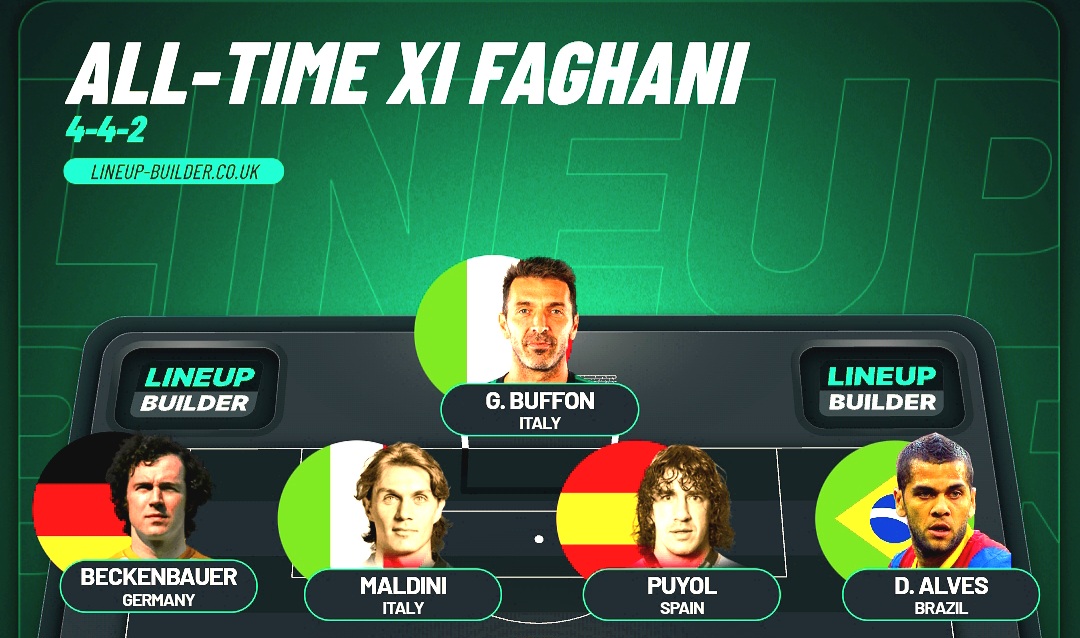Click the Maldini Italy name tag
The width and height of the screenshot is (1080, 638).
click(x=403, y=594)
